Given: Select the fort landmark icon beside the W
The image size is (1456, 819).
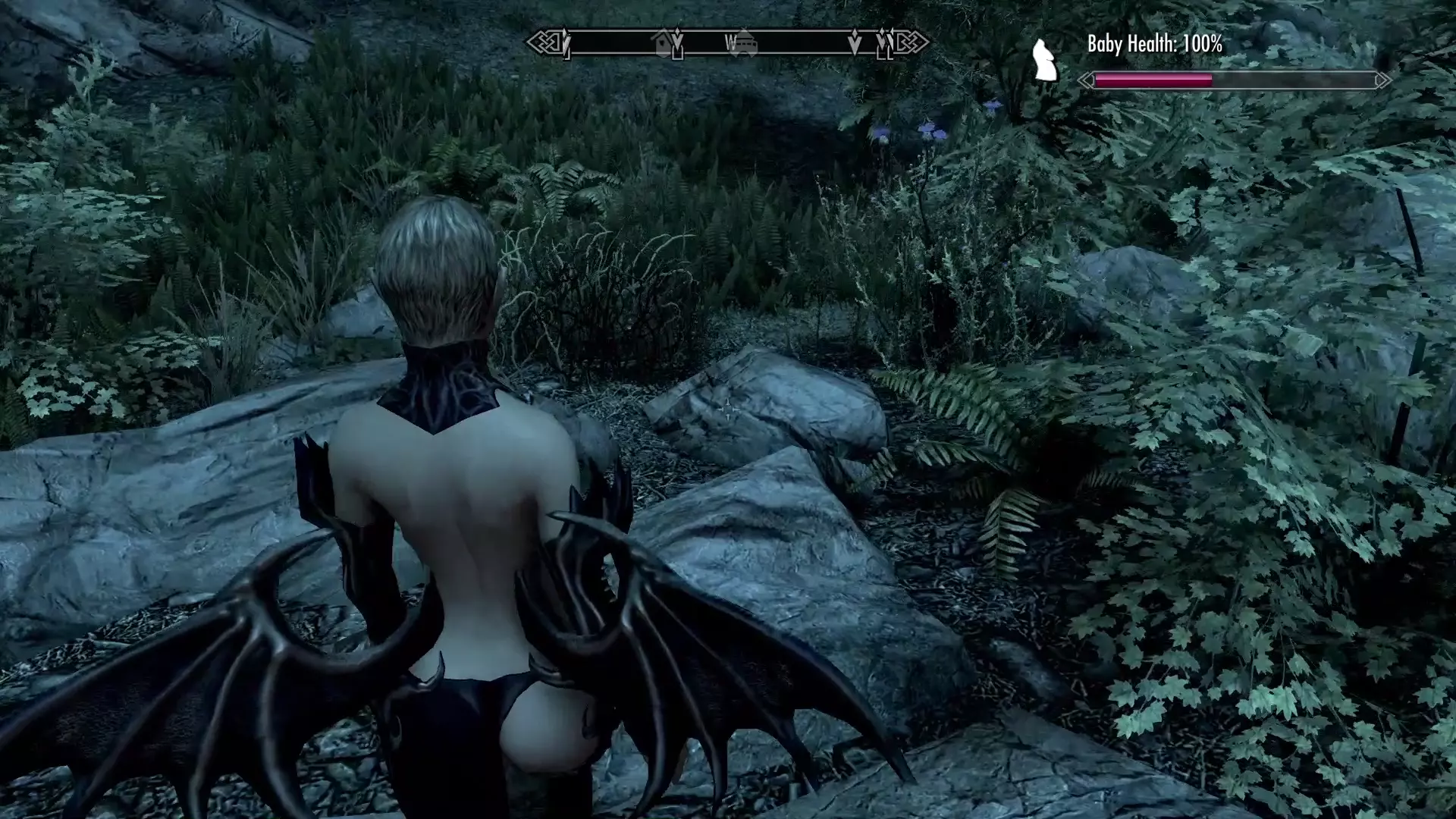Looking at the screenshot, I should tap(745, 42).
